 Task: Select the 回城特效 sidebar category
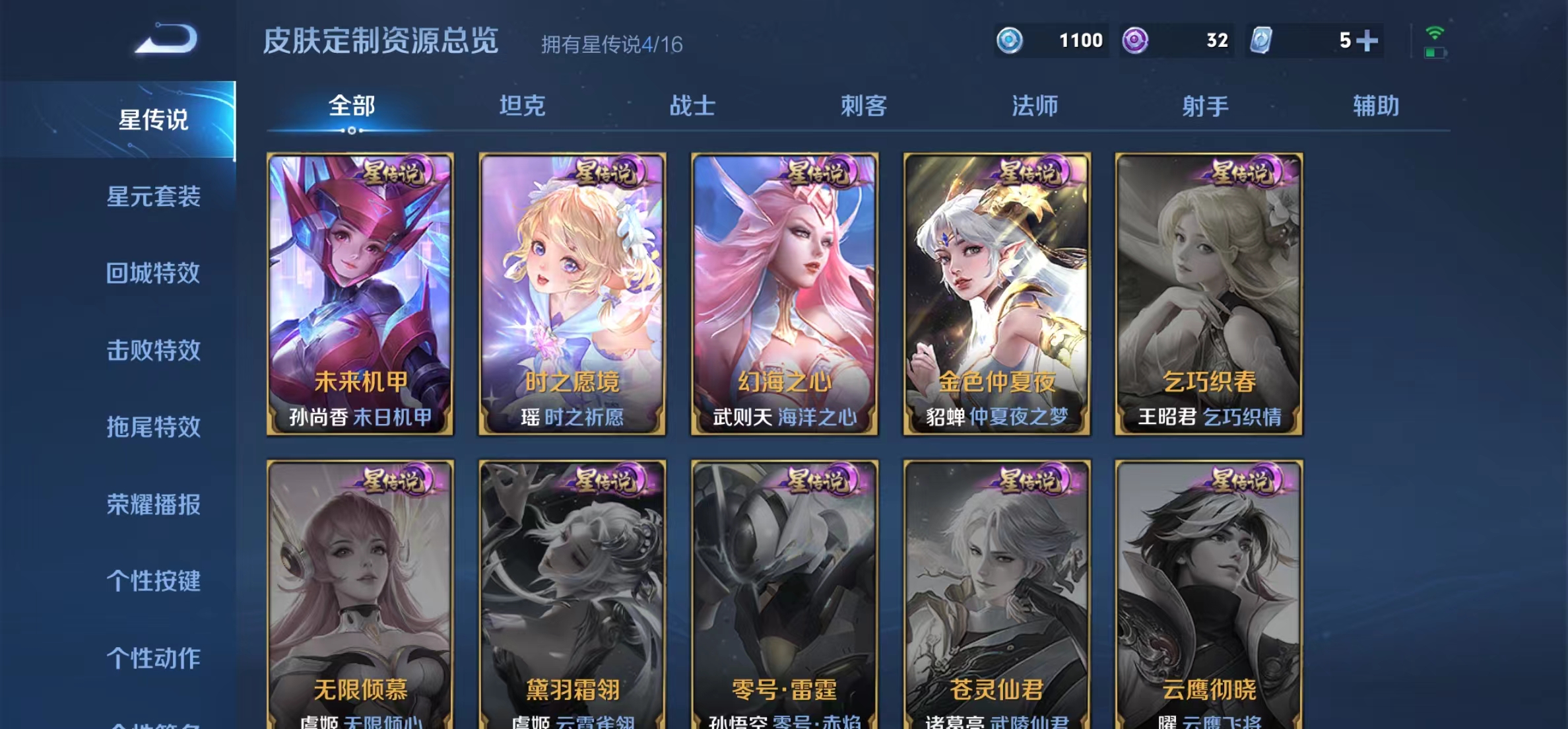pyautogui.click(x=154, y=273)
